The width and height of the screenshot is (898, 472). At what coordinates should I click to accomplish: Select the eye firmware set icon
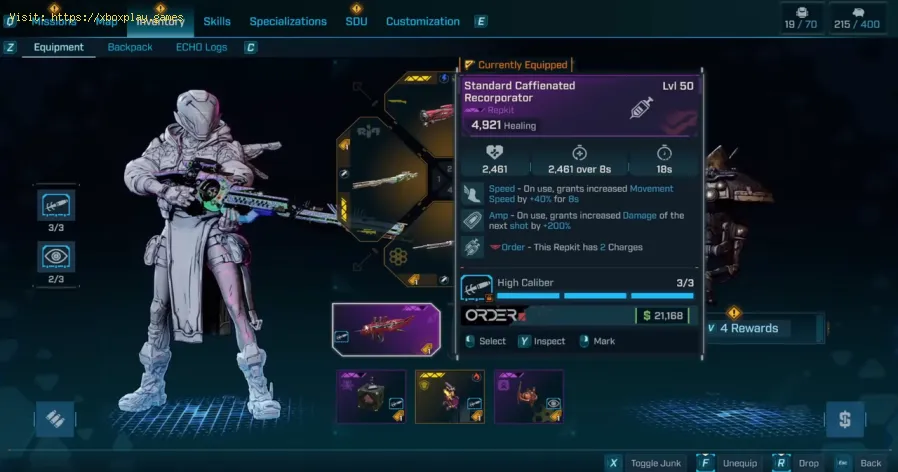56,256
